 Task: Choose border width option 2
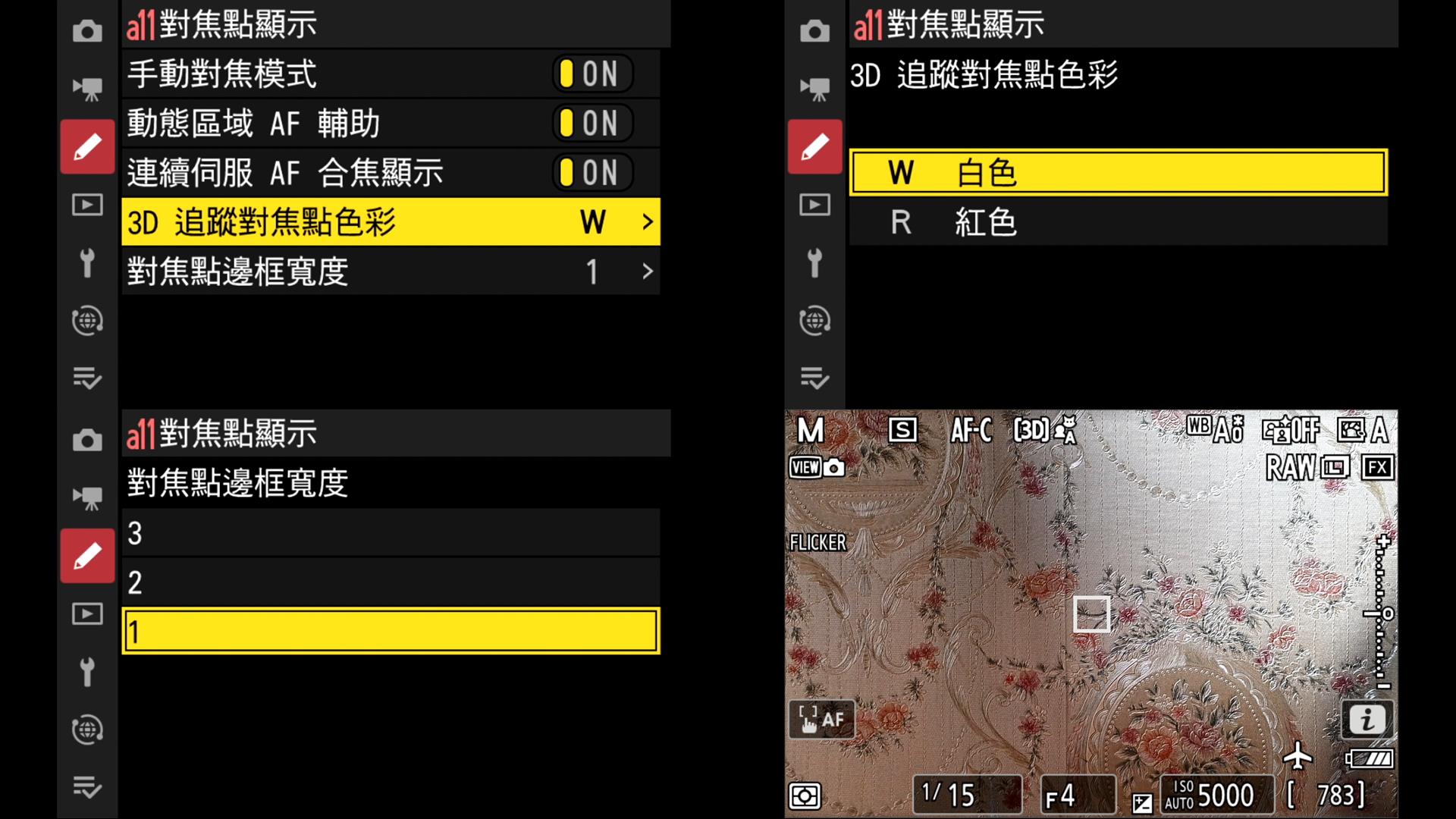coord(389,582)
